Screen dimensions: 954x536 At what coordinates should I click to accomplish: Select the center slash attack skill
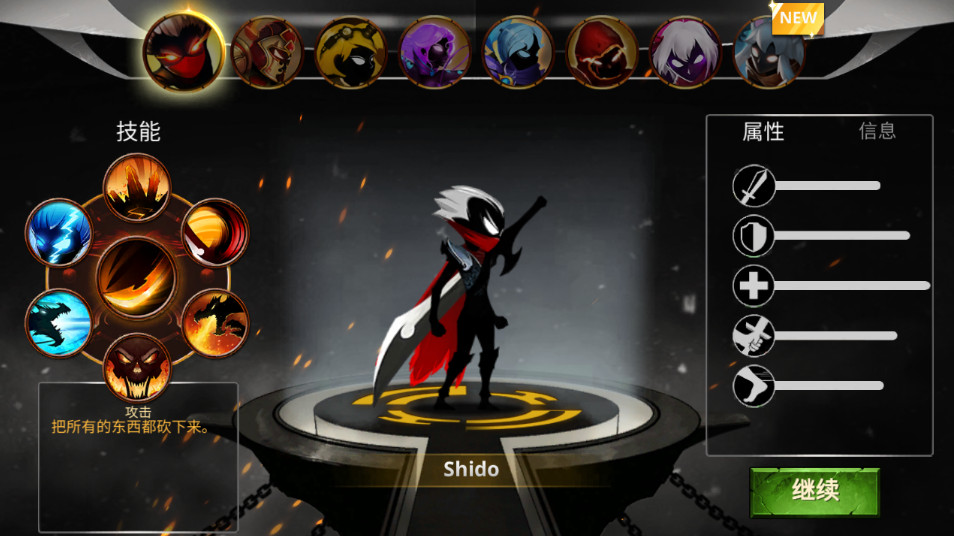(137, 277)
